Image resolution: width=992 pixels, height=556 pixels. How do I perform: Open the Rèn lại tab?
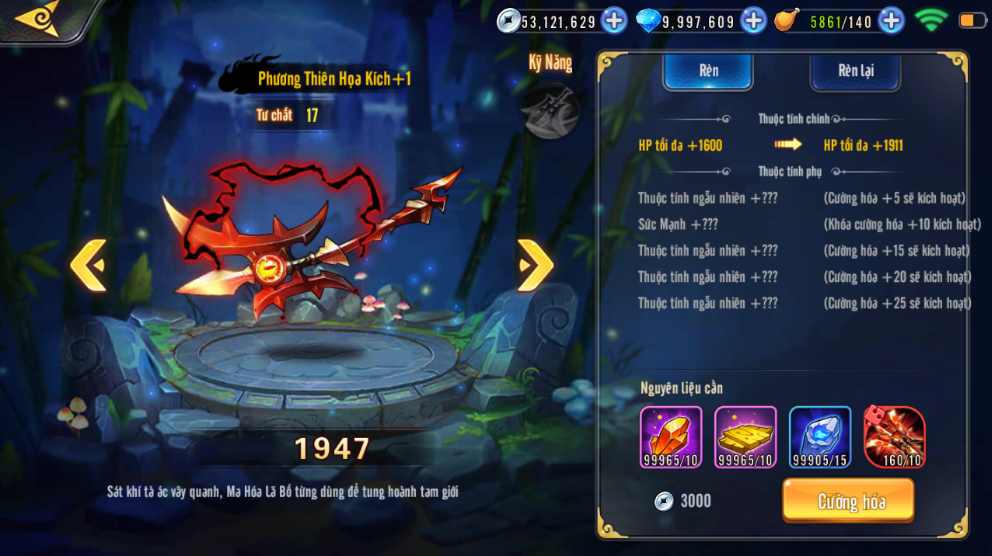(x=855, y=71)
